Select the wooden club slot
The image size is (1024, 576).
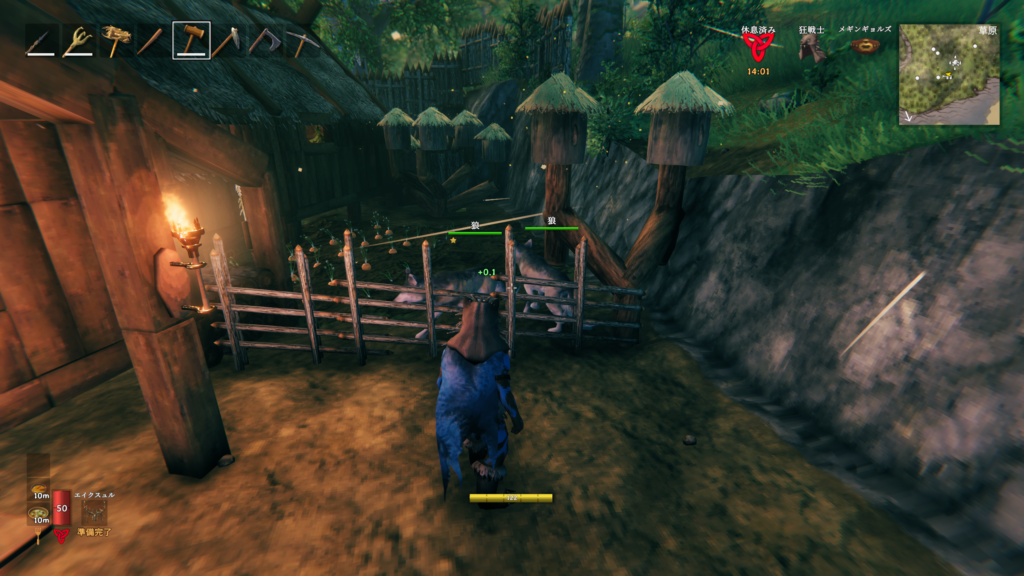(153, 42)
